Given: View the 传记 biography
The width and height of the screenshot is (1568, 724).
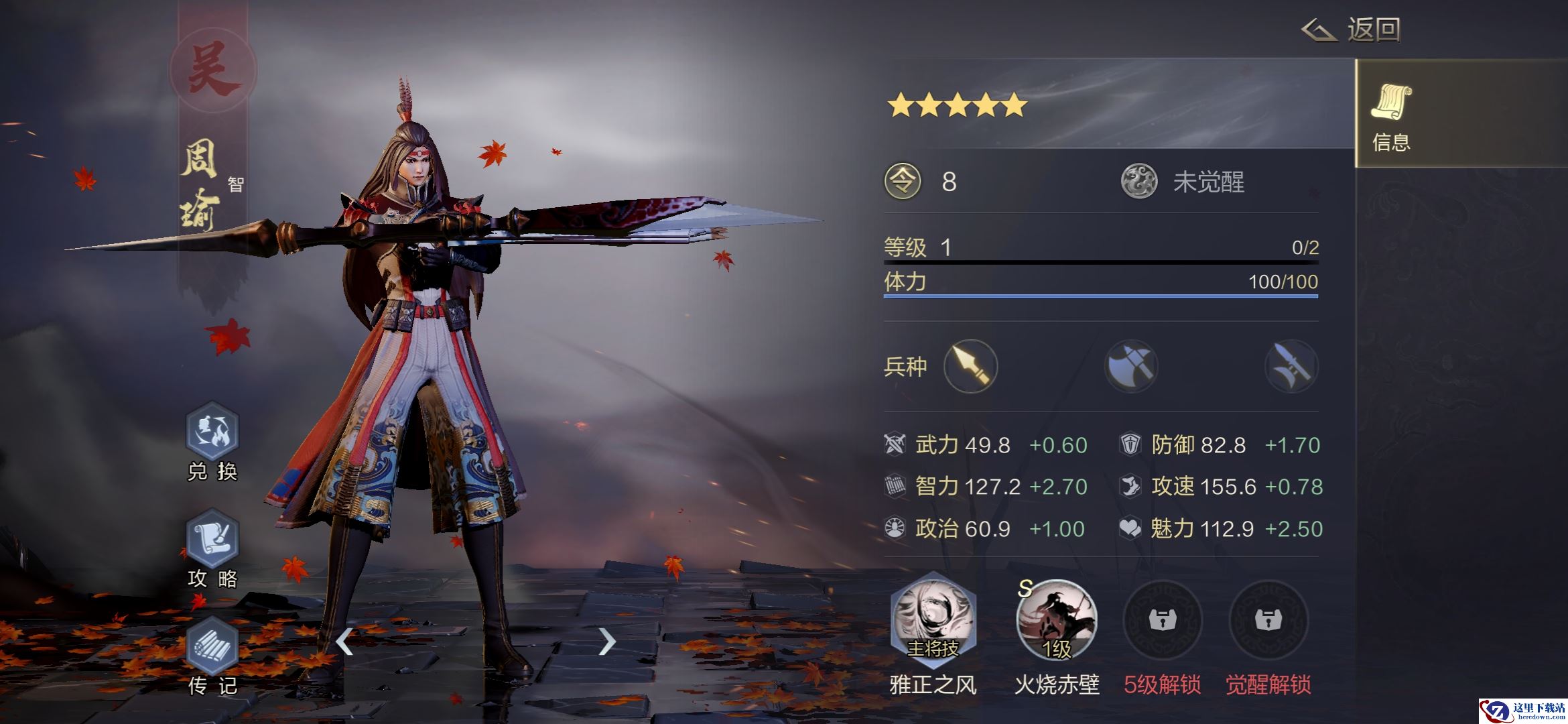Looking at the screenshot, I should click(212, 646).
